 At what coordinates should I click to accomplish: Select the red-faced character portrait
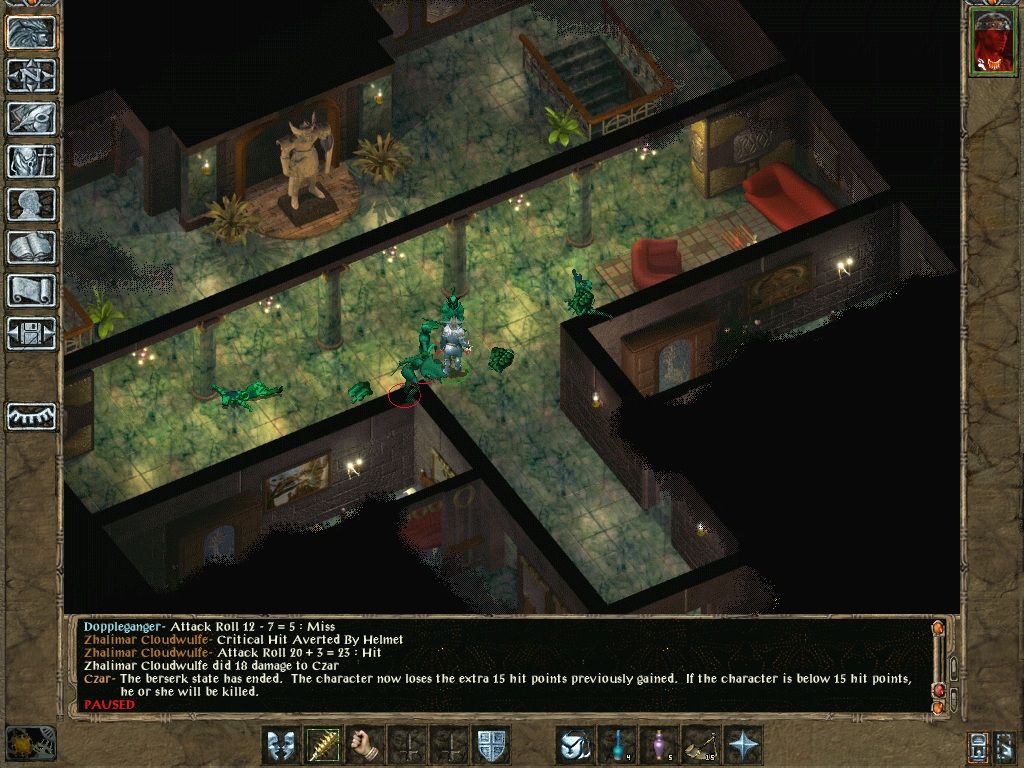click(991, 43)
